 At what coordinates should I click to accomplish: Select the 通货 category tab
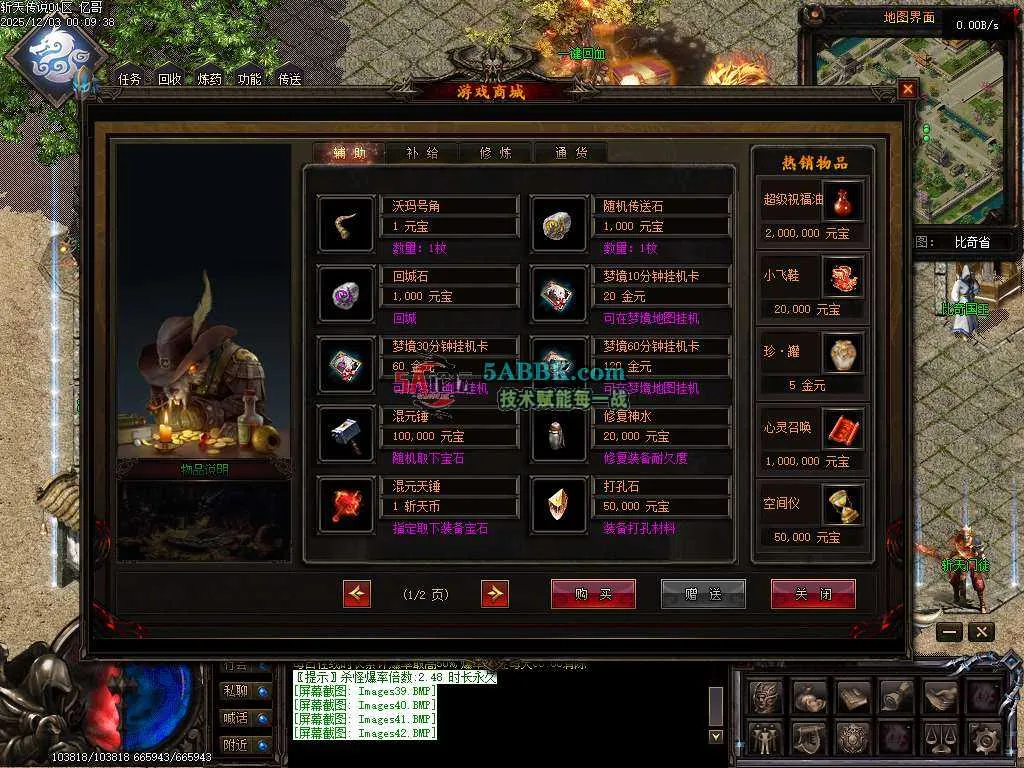pyautogui.click(x=570, y=153)
